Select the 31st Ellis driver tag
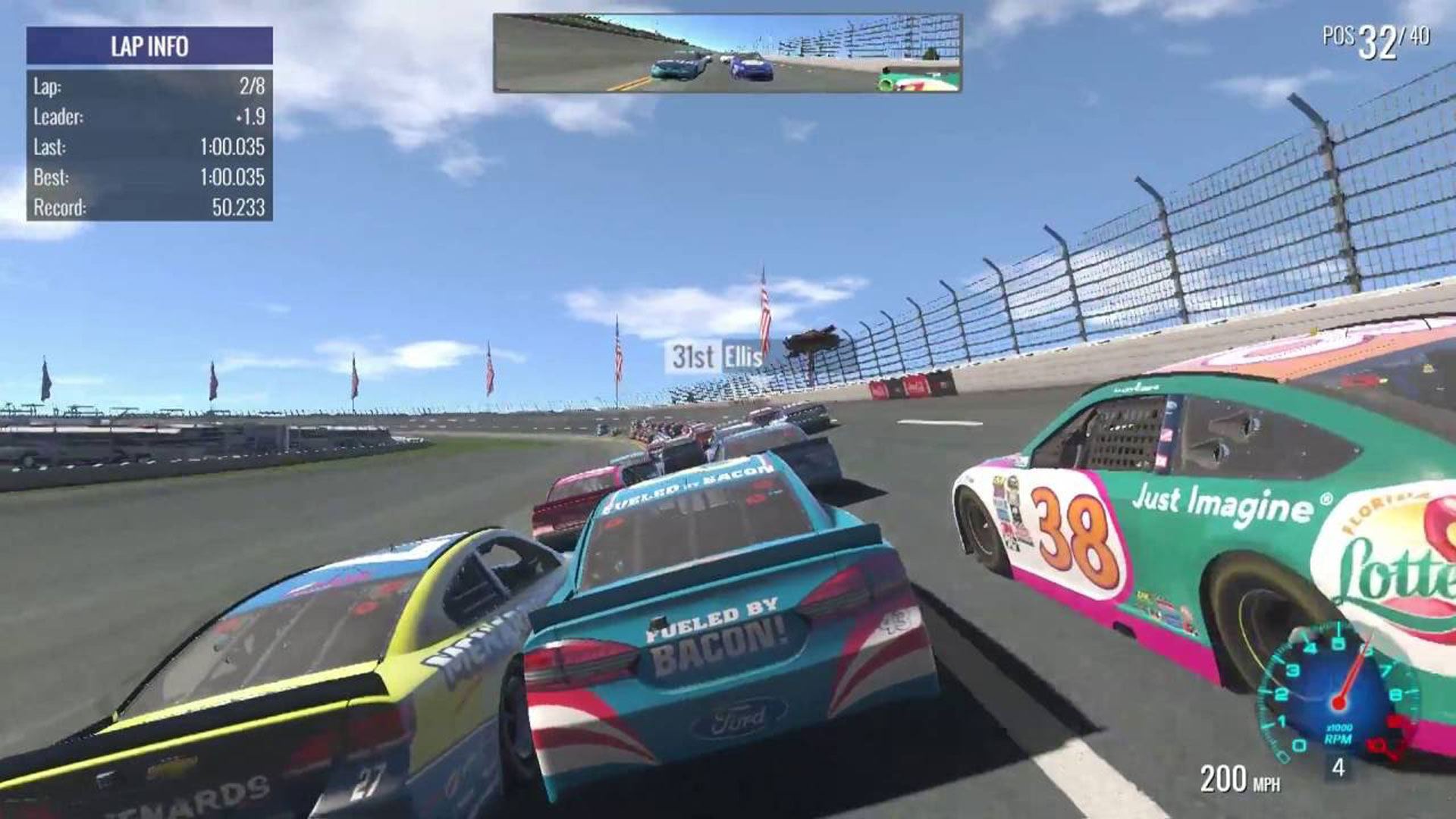Image resolution: width=1456 pixels, height=819 pixels. 716,356
